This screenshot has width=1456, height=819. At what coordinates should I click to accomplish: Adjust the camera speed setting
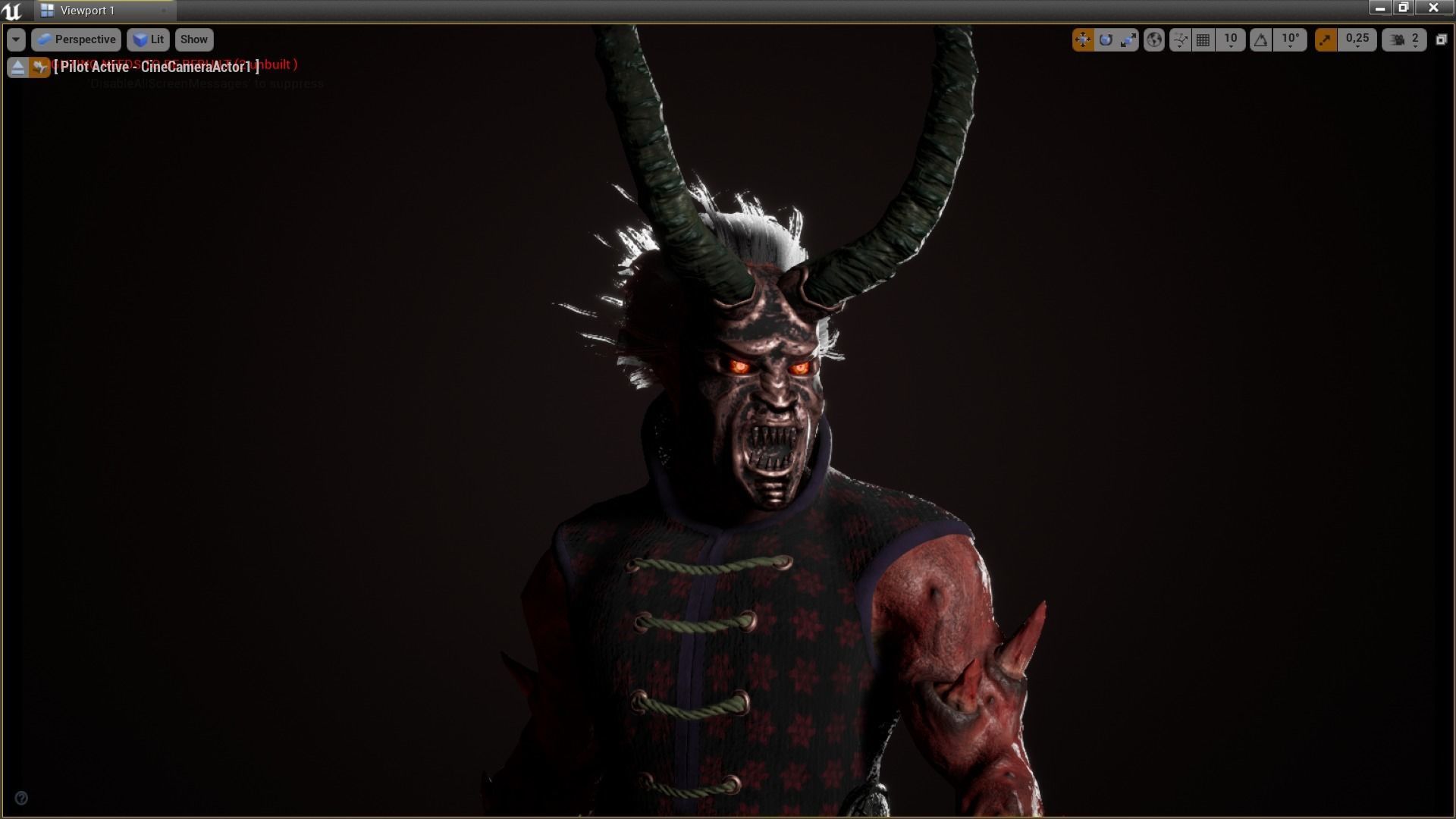[x=1404, y=39]
